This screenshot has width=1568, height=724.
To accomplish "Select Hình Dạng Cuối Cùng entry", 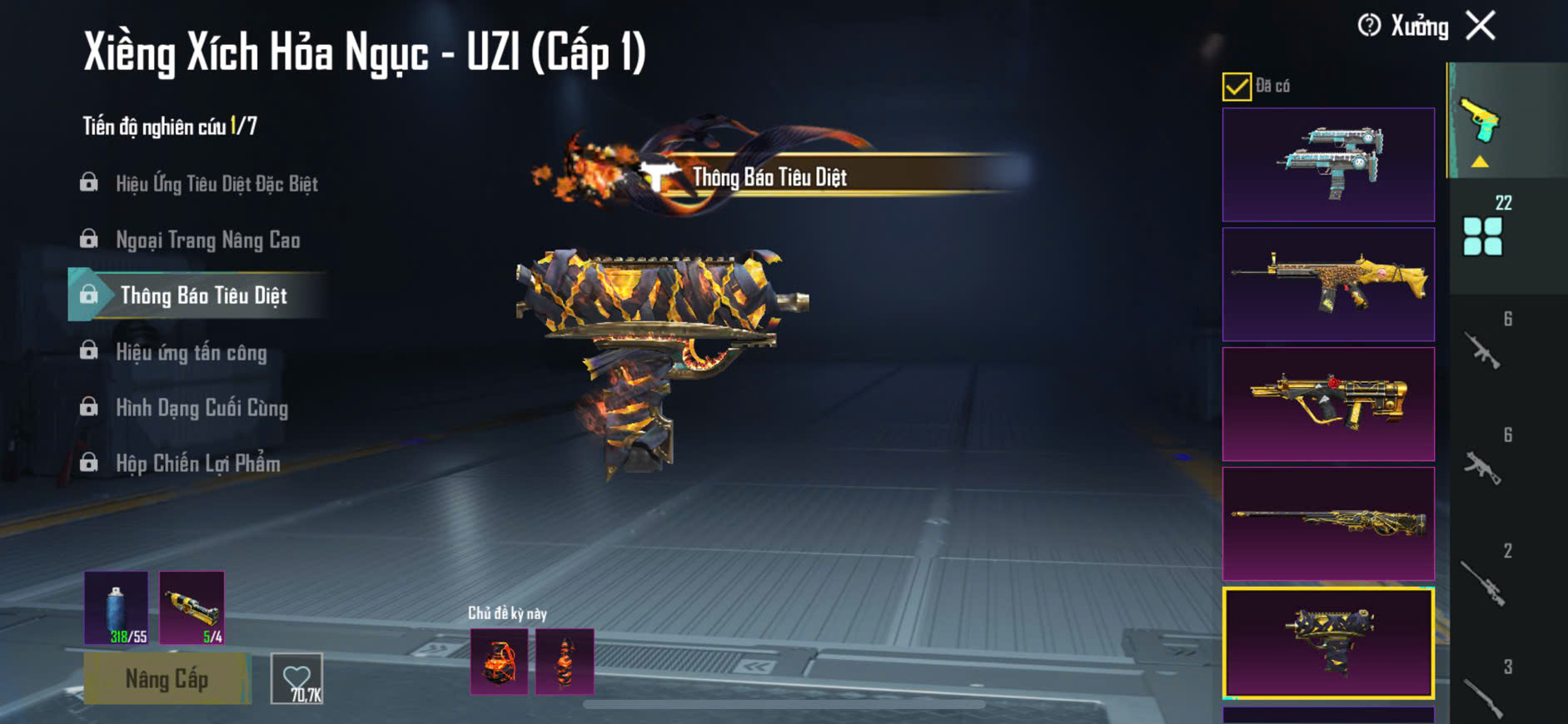I will click(202, 408).
